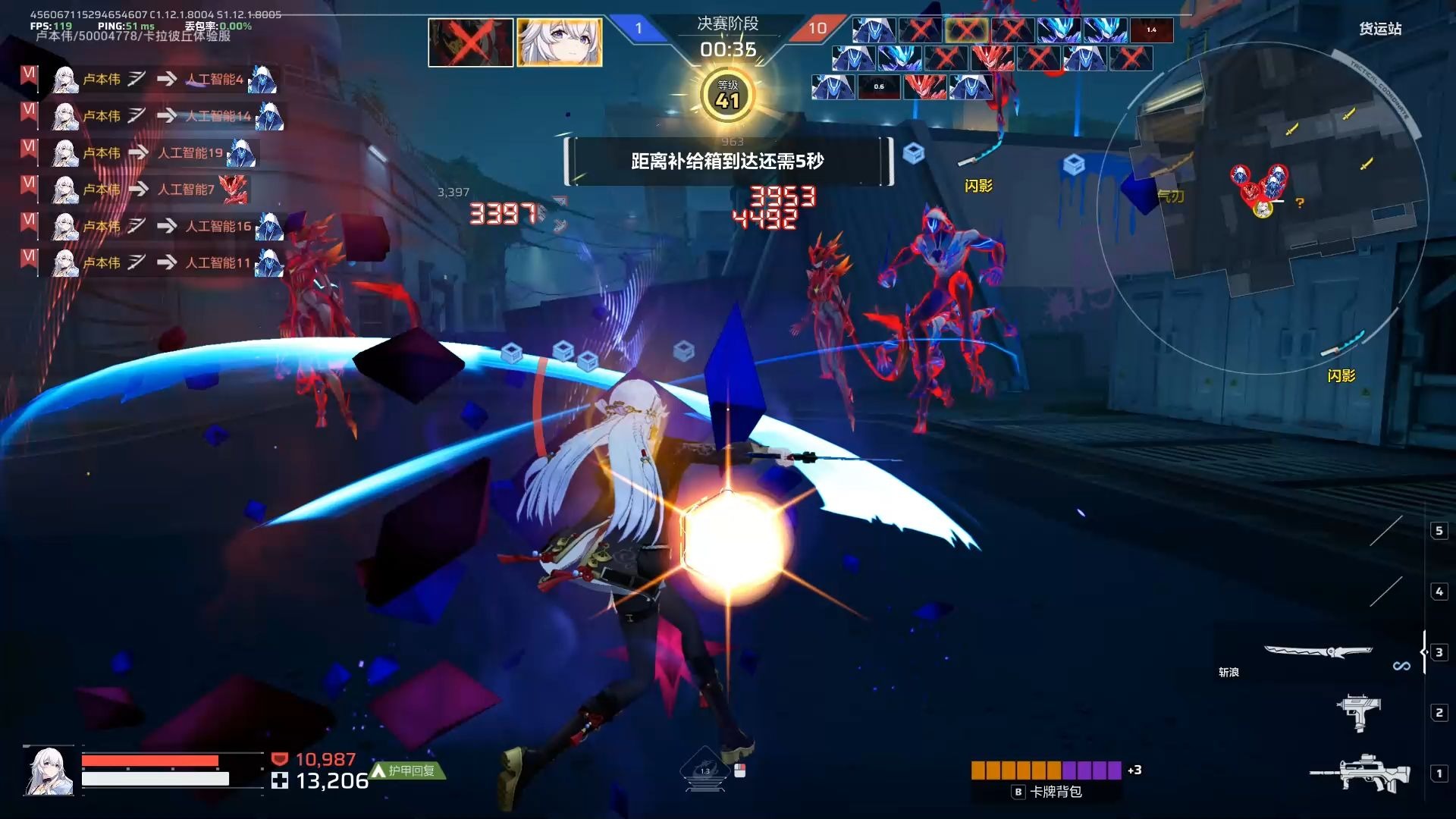The height and width of the screenshot is (819, 1456).
Task: Switch to the submachine gun slot
Action: pyautogui.click(x=1358, y=713)
